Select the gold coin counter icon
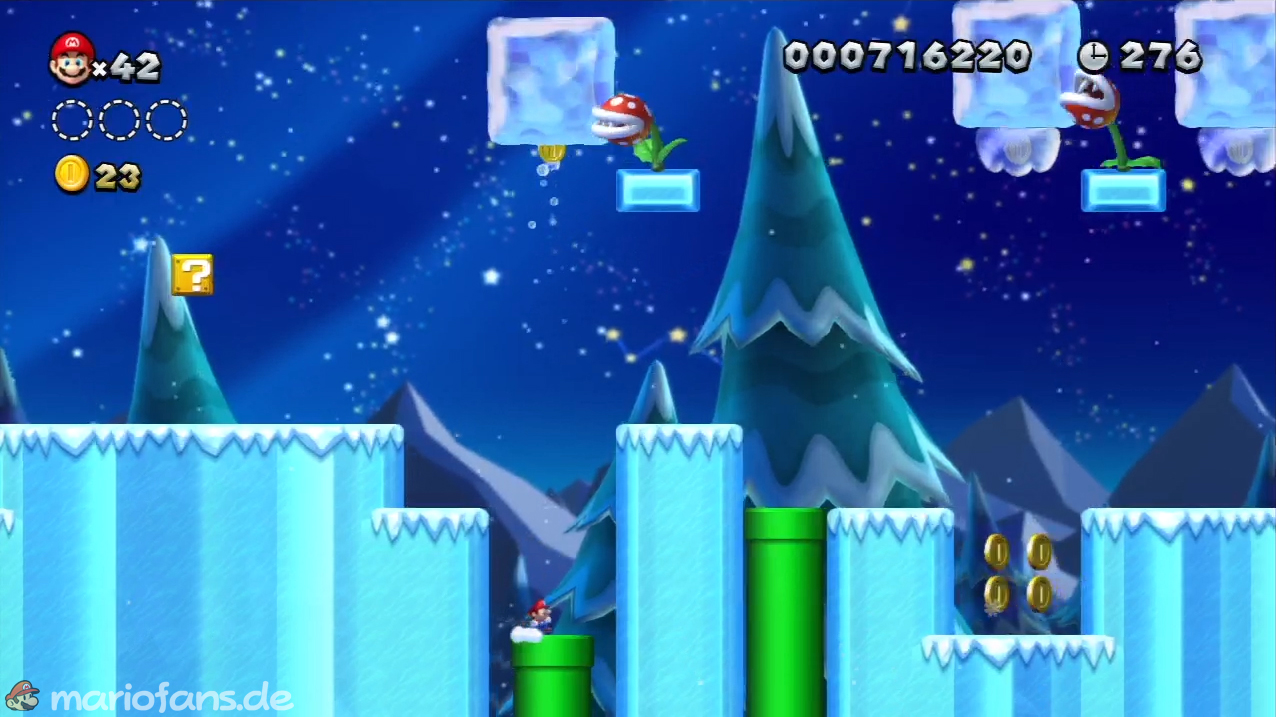1276x717 pixels. [x=72, y=175]
